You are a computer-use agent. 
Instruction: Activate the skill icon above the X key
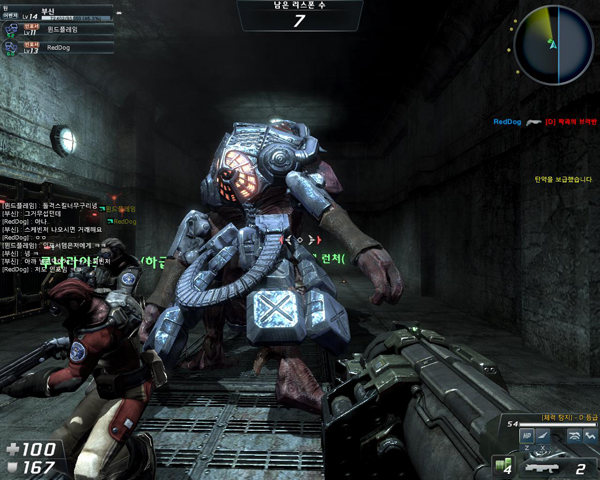click(544, 436)
